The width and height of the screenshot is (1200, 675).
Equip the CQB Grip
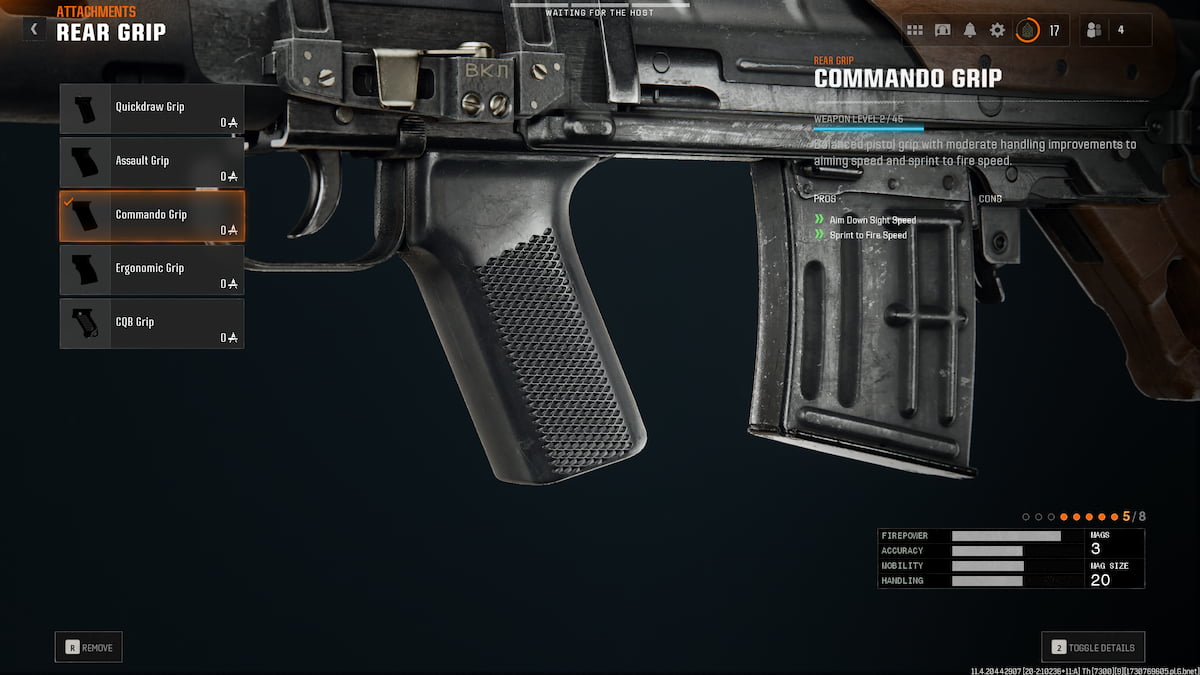tap(152, 324)
